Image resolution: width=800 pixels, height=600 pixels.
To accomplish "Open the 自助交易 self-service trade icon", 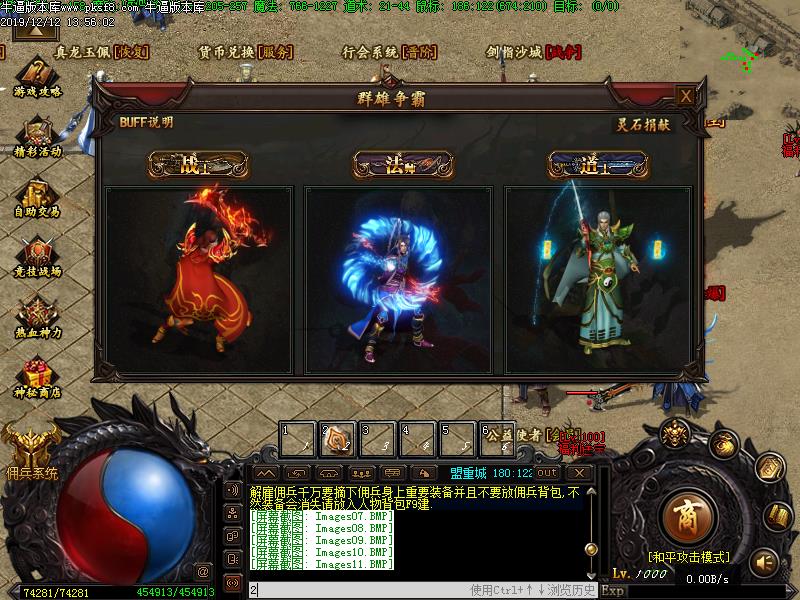I will [x=38, y=195].
